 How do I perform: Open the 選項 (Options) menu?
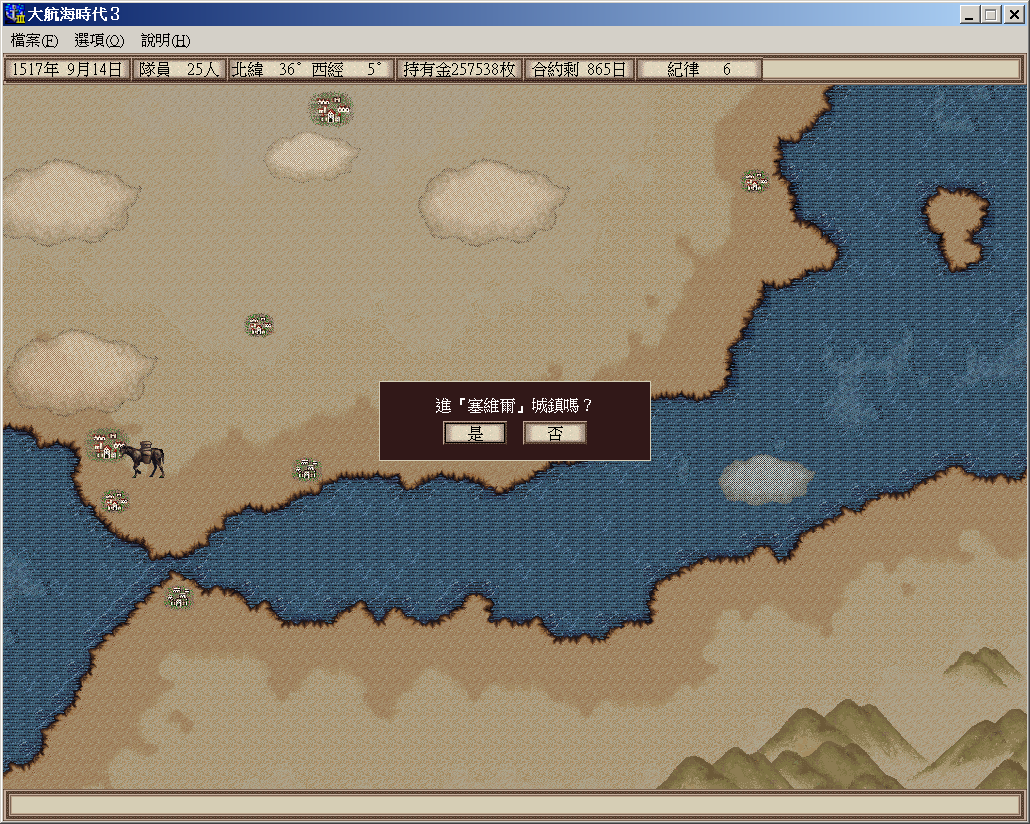point(99,41)
